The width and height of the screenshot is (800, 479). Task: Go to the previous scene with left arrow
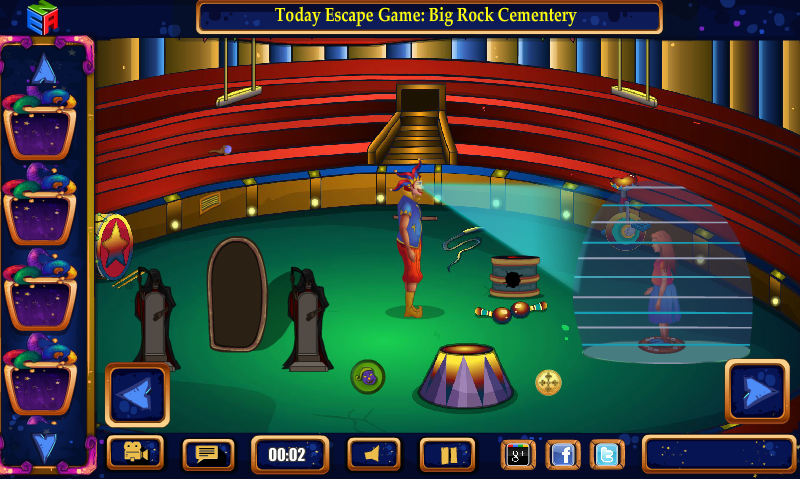point(137,395)
